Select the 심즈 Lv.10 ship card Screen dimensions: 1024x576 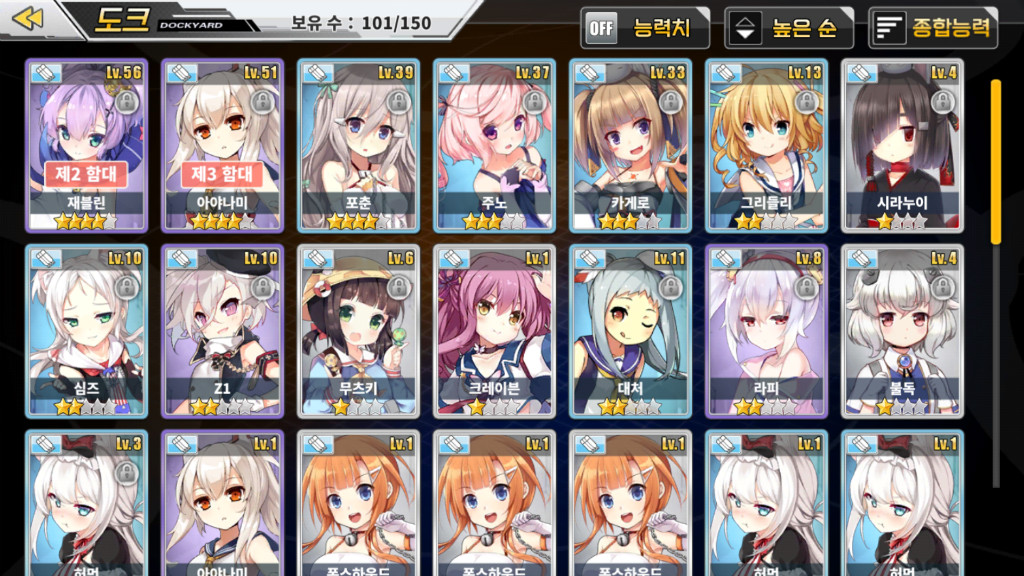pos(86,330)
